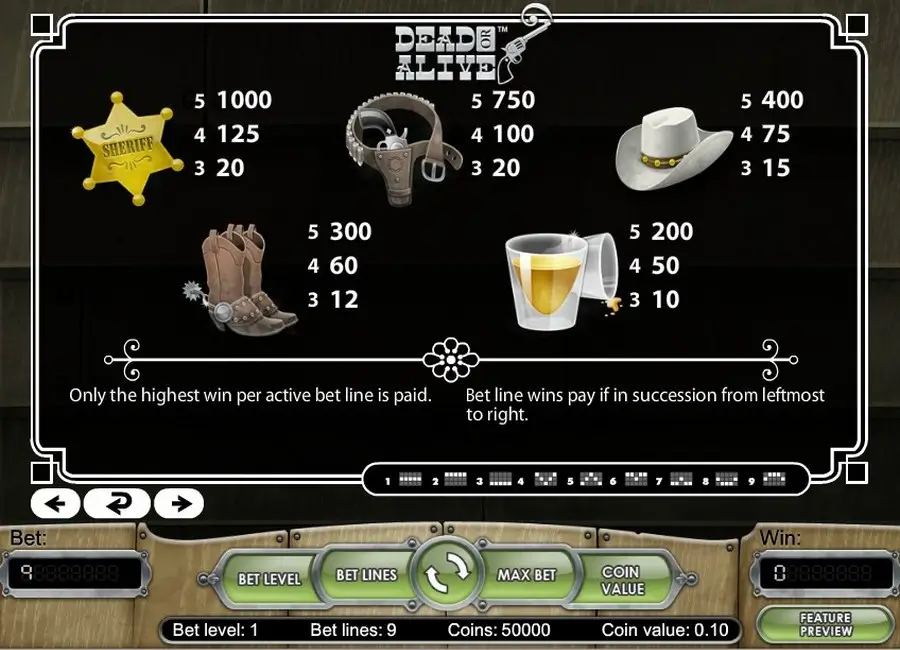Return to the game with the back arrow
This screenshot has height=650, width=900.
click(x=117, y=503)
